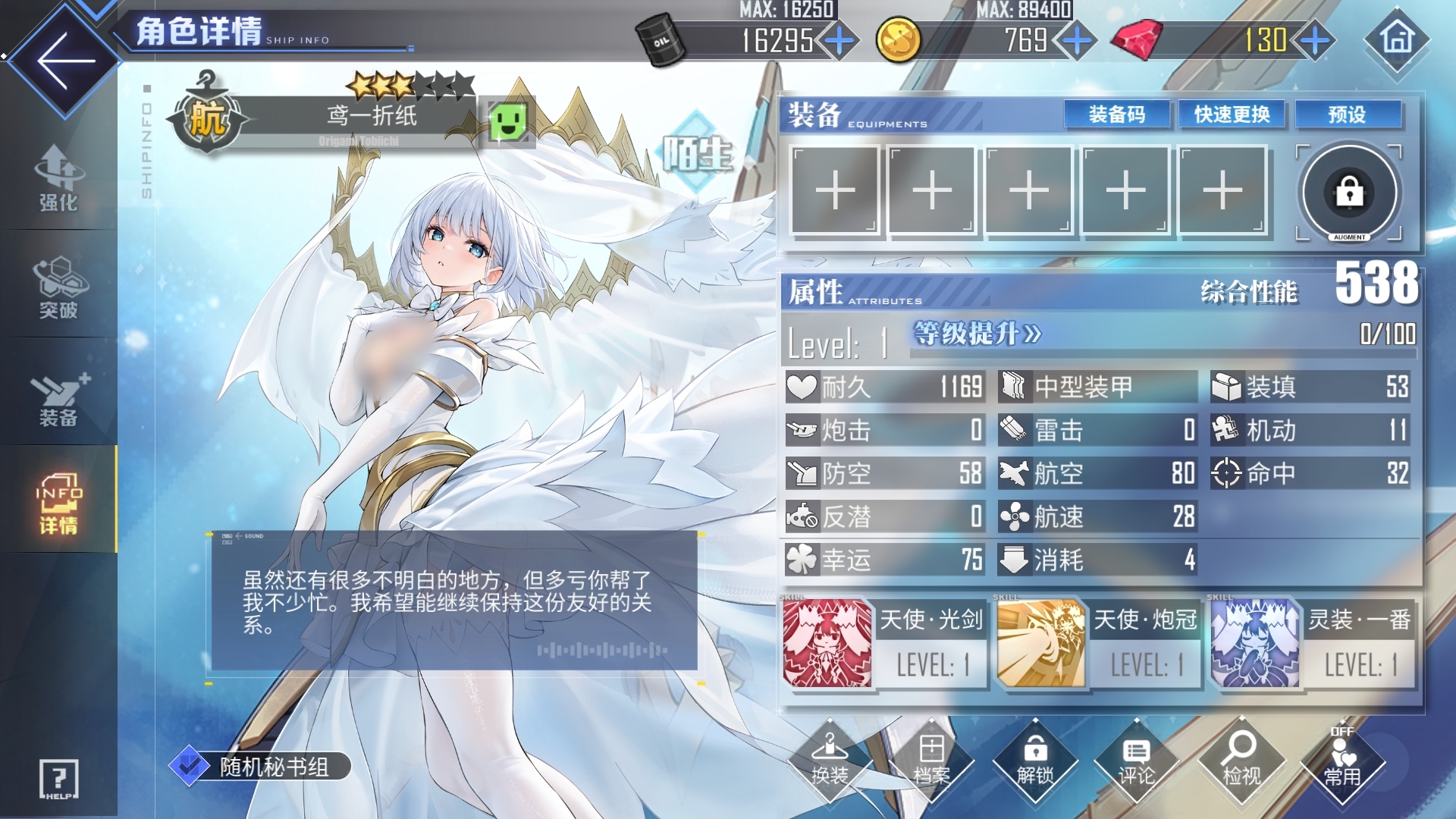View the 天使·炮冠 skill
Image resolution: width=1456 pixels, height=819 pixels.
click(x=1041, y=644)
